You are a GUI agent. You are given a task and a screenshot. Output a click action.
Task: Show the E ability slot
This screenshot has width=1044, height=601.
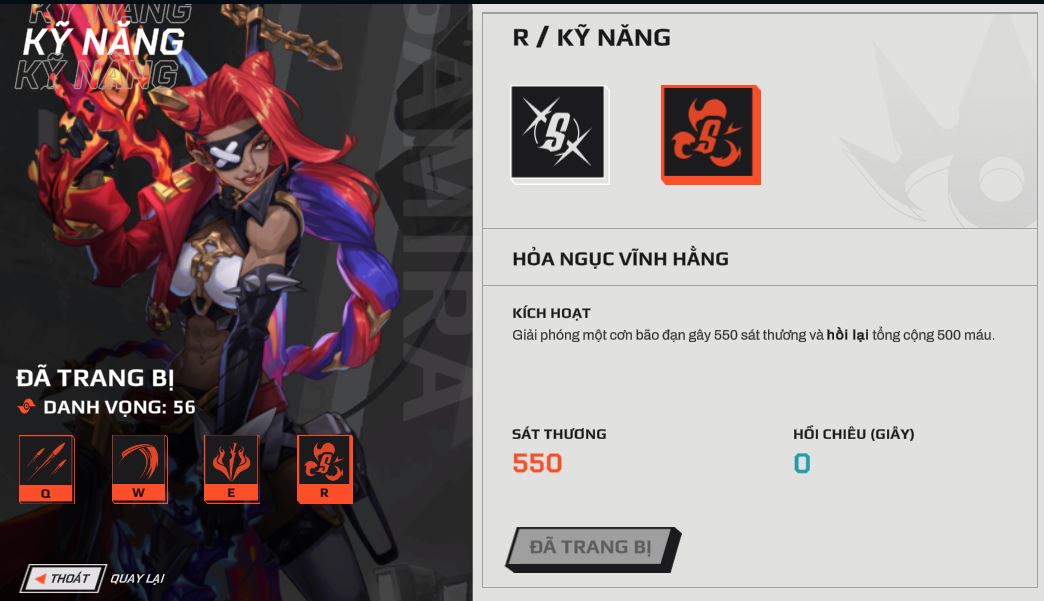[x=231, y=468]
